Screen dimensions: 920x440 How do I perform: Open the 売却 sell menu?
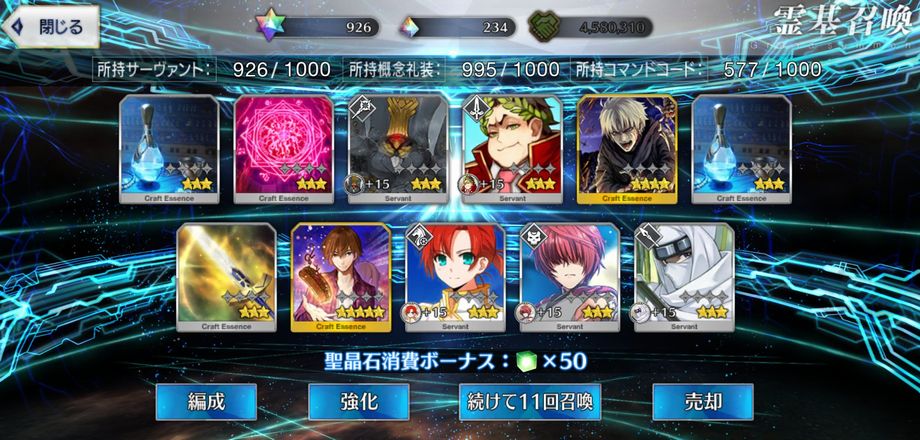click(702, 402)
